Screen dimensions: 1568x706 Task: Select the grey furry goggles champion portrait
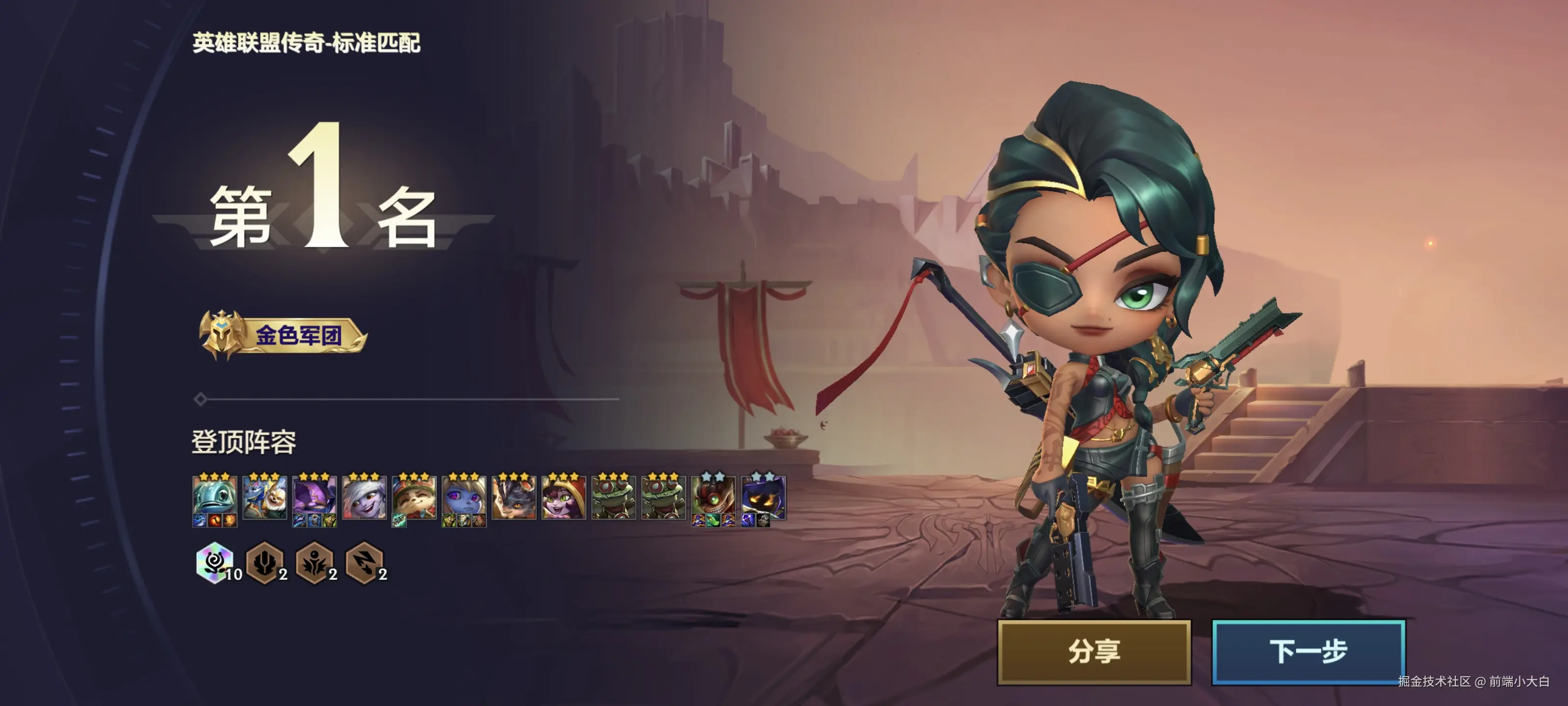click(x=514, y=497)
